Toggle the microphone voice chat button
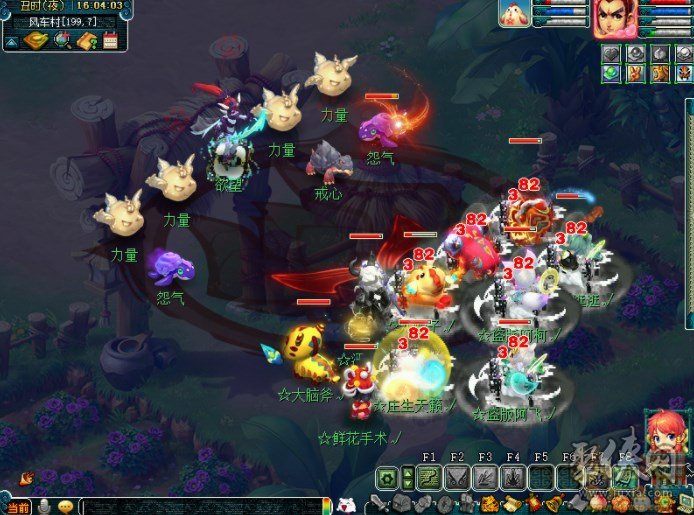Viewport: 694px width, 515px height. point(45,506)
